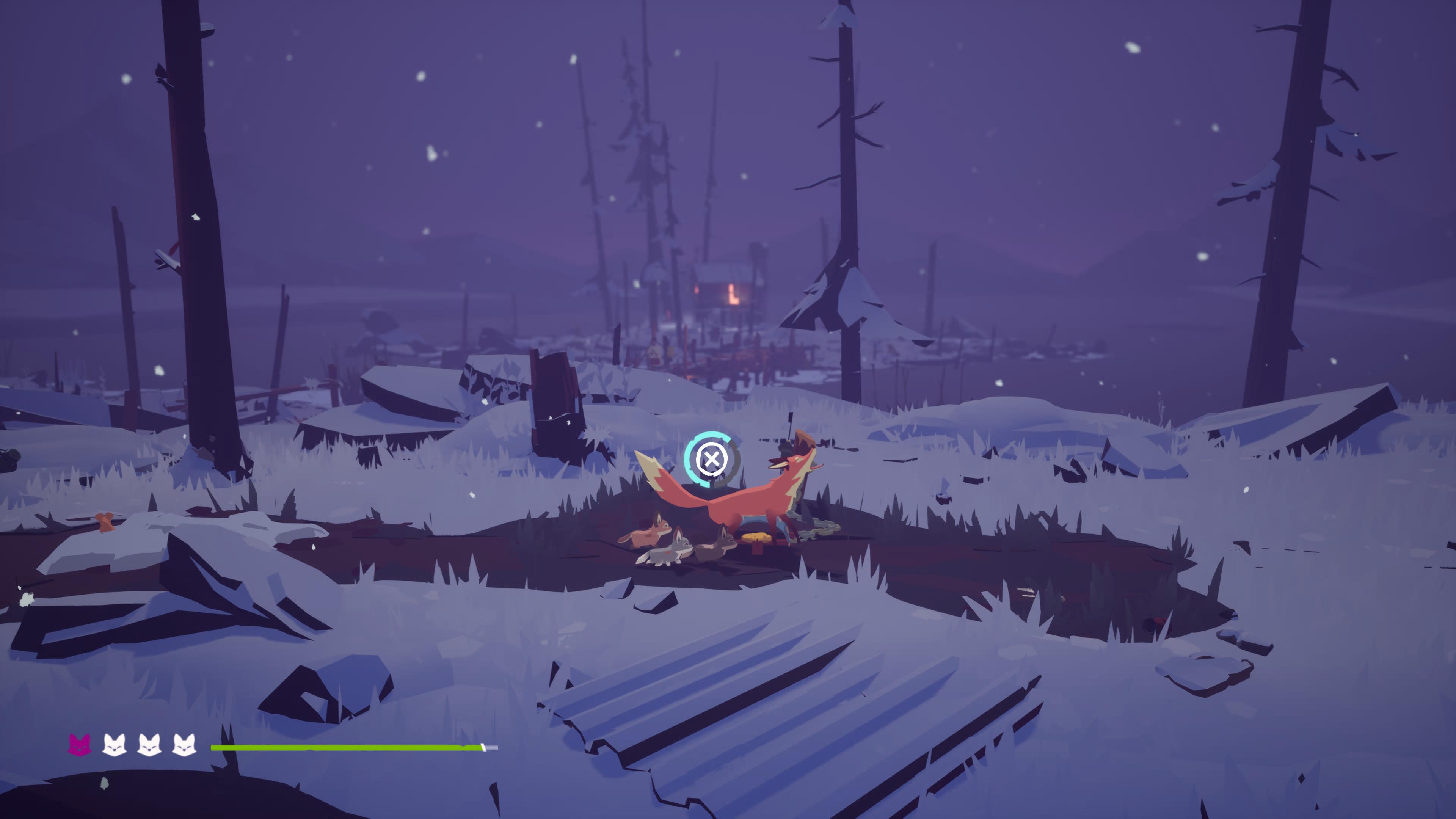This screenshot has height=819, width=1456.
Task: Select the magenta fox cub icon
Action: [x=79, y=744]
